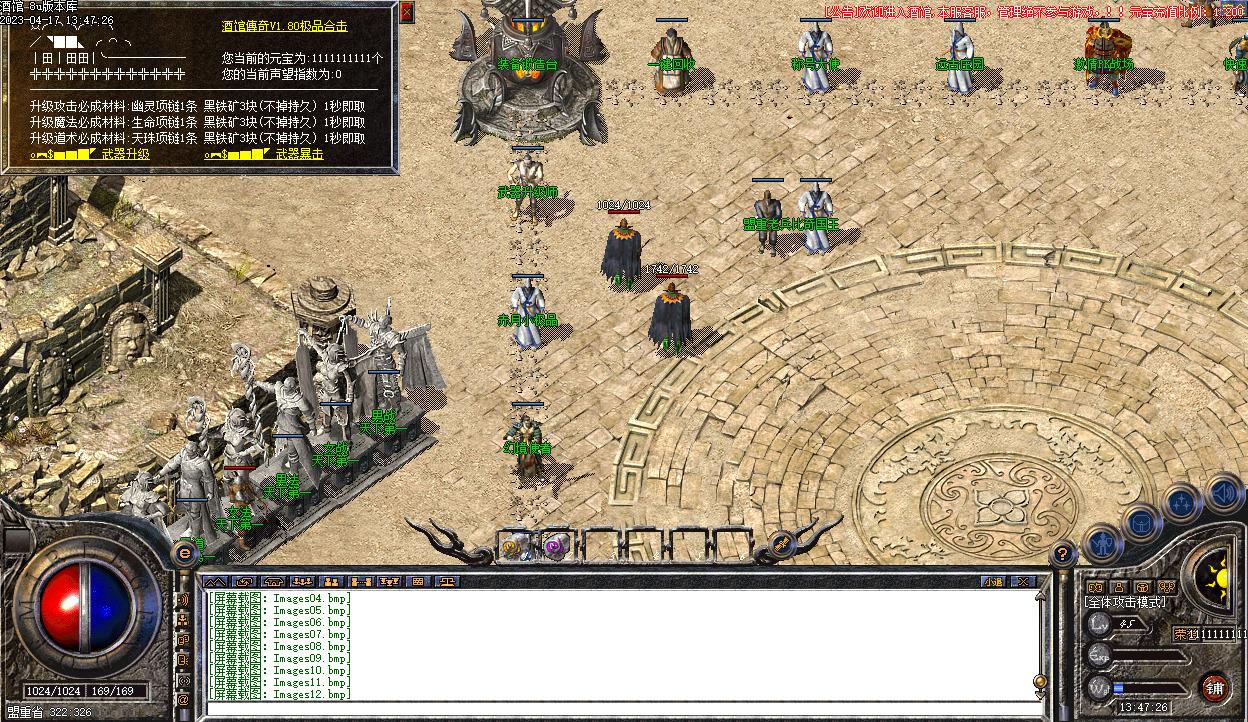Open the telephone icon chat toolbar button
Viewport: 1248px width, 722px height.
point(273,581)
